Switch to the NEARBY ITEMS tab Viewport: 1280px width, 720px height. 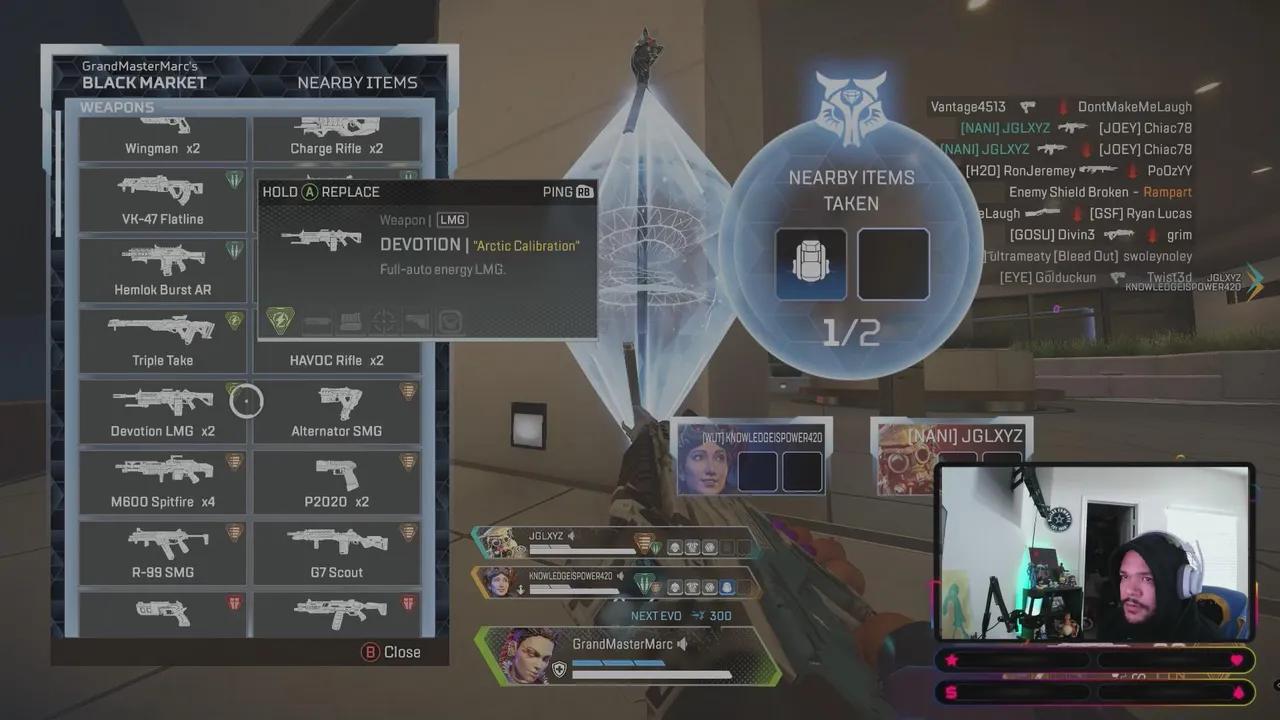pyautogui.click(x=357, y=82)
